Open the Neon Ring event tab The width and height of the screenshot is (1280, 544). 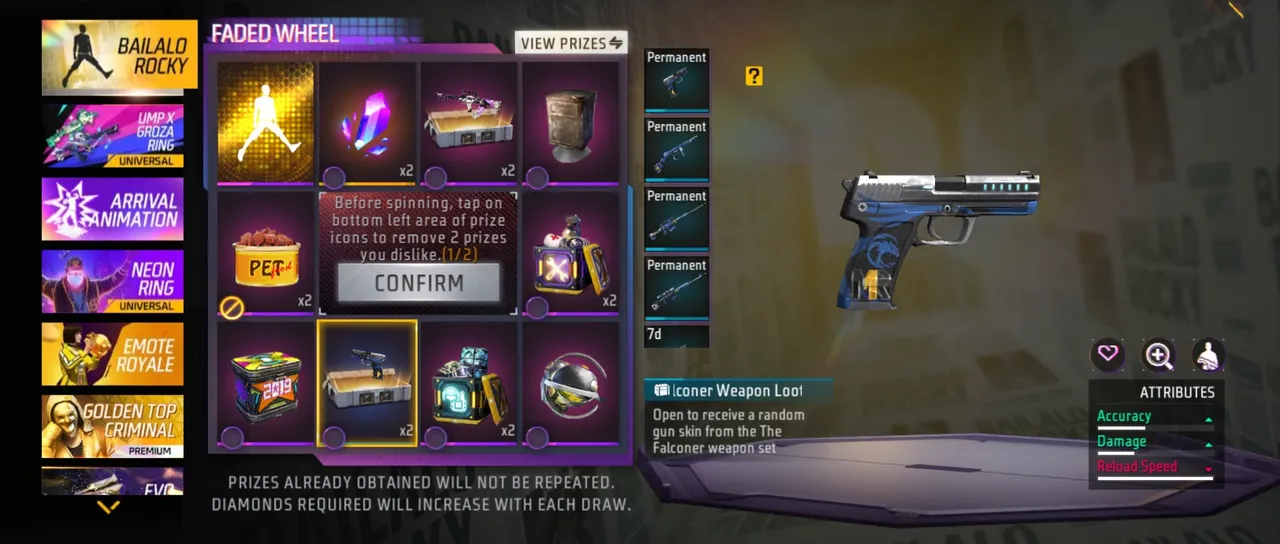pos(113,281)
